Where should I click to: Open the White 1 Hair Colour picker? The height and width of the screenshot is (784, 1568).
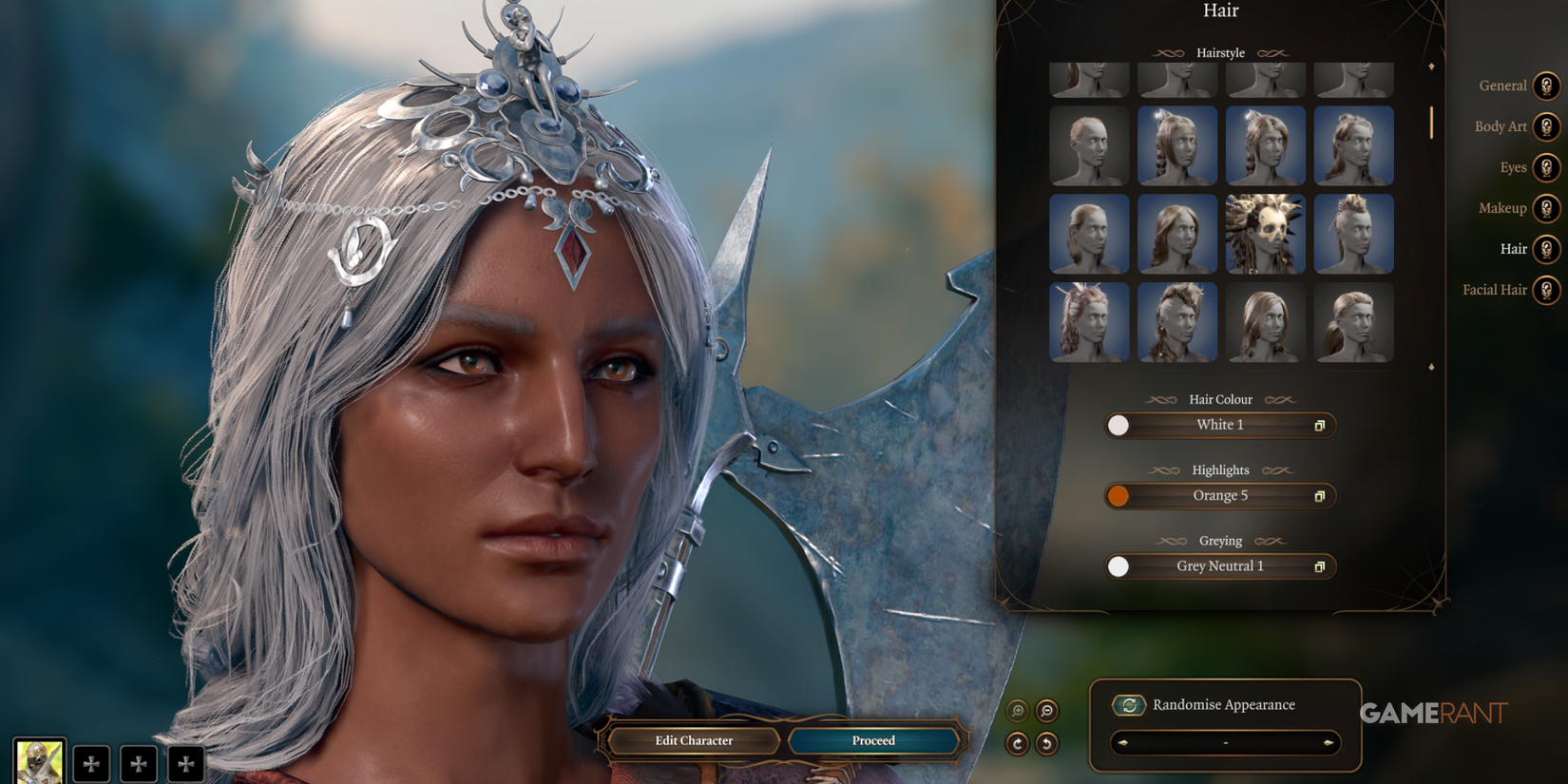tap(1219, 425)
